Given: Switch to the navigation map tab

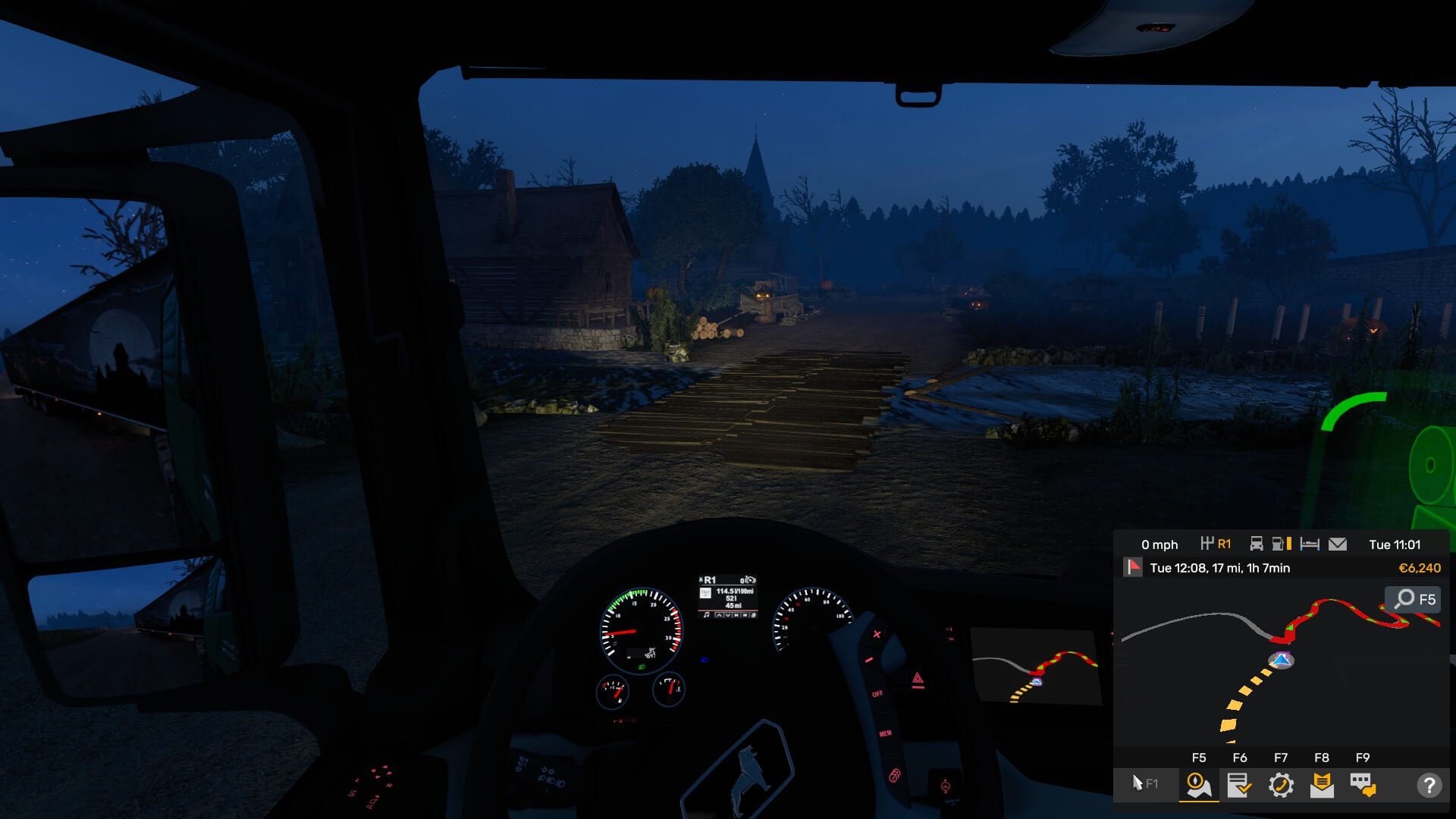Looking at the screenshot, I should 1199,785.
